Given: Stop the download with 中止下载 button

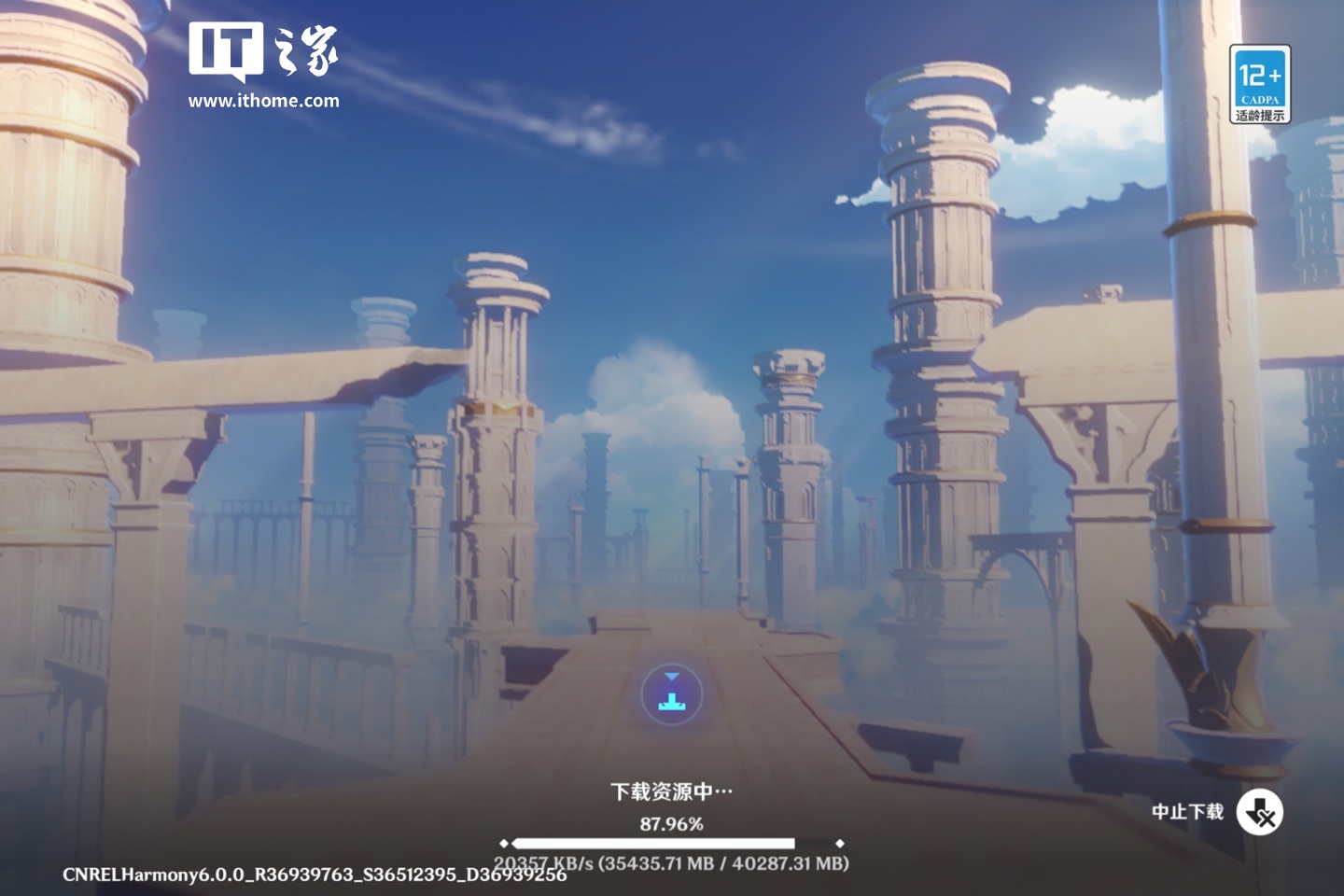Looking at the screenshot, I should coord(1259,813).
